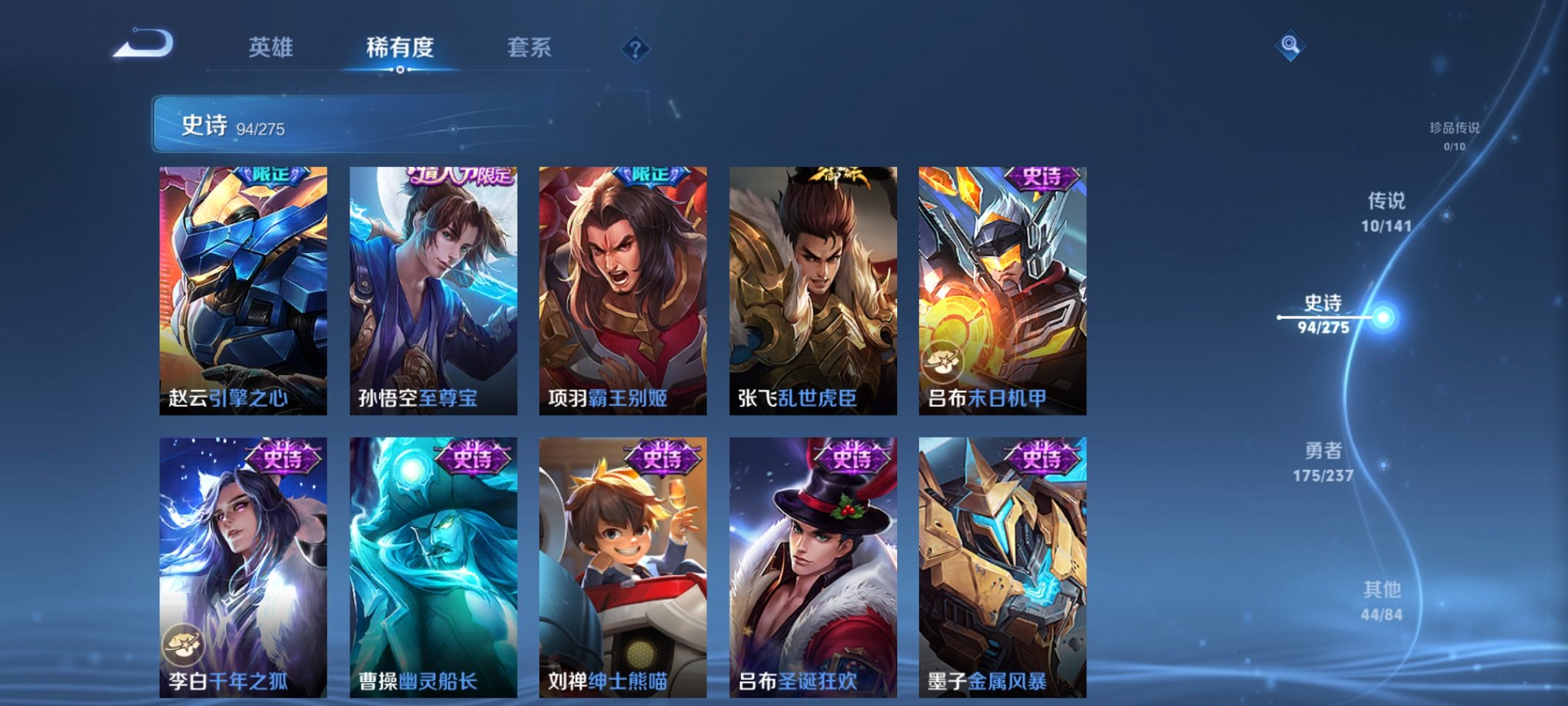
Task: Switch to the 英雄 tab
Action: [272, 46]
